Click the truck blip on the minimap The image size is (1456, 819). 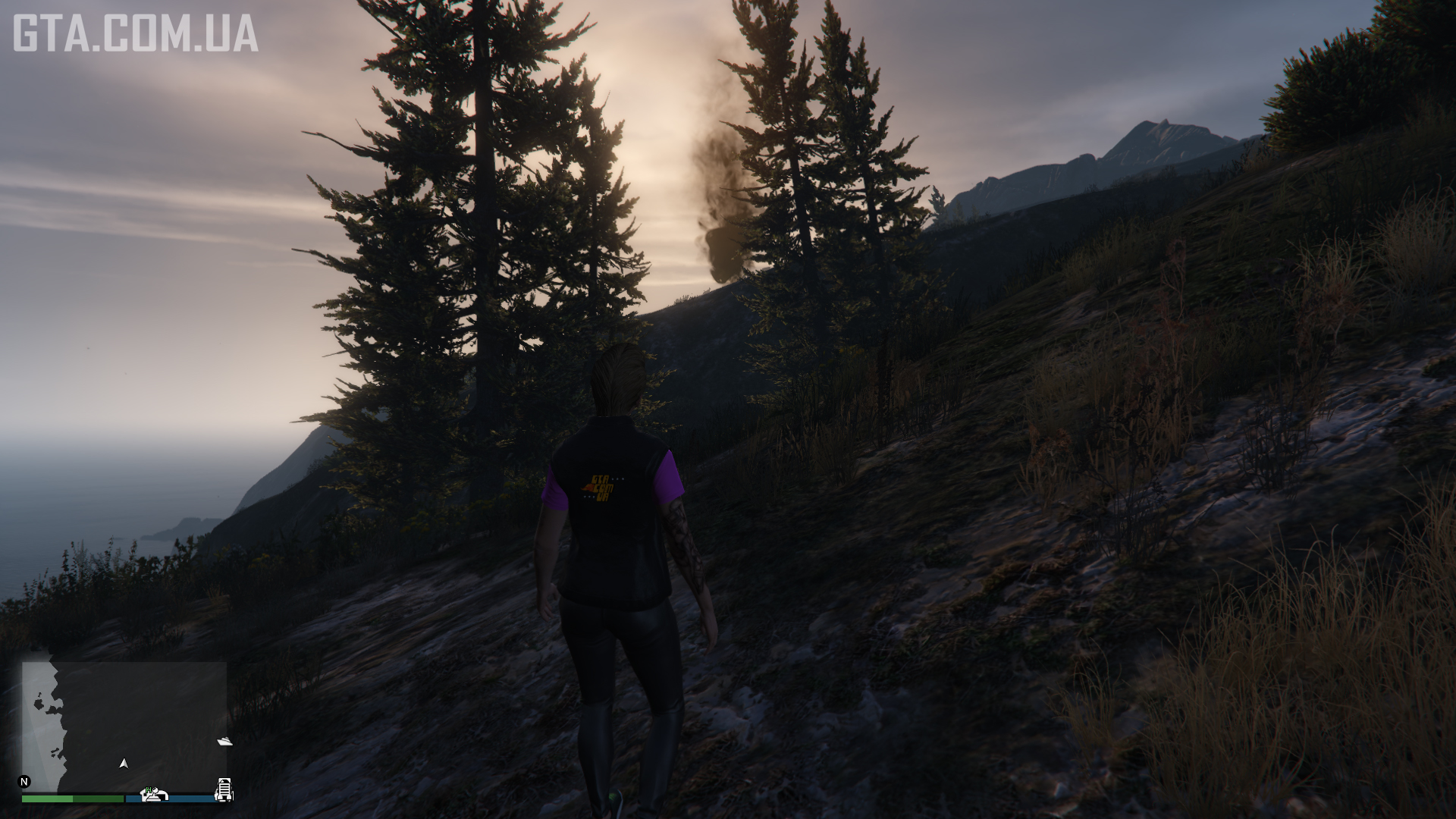coord(224,789)
